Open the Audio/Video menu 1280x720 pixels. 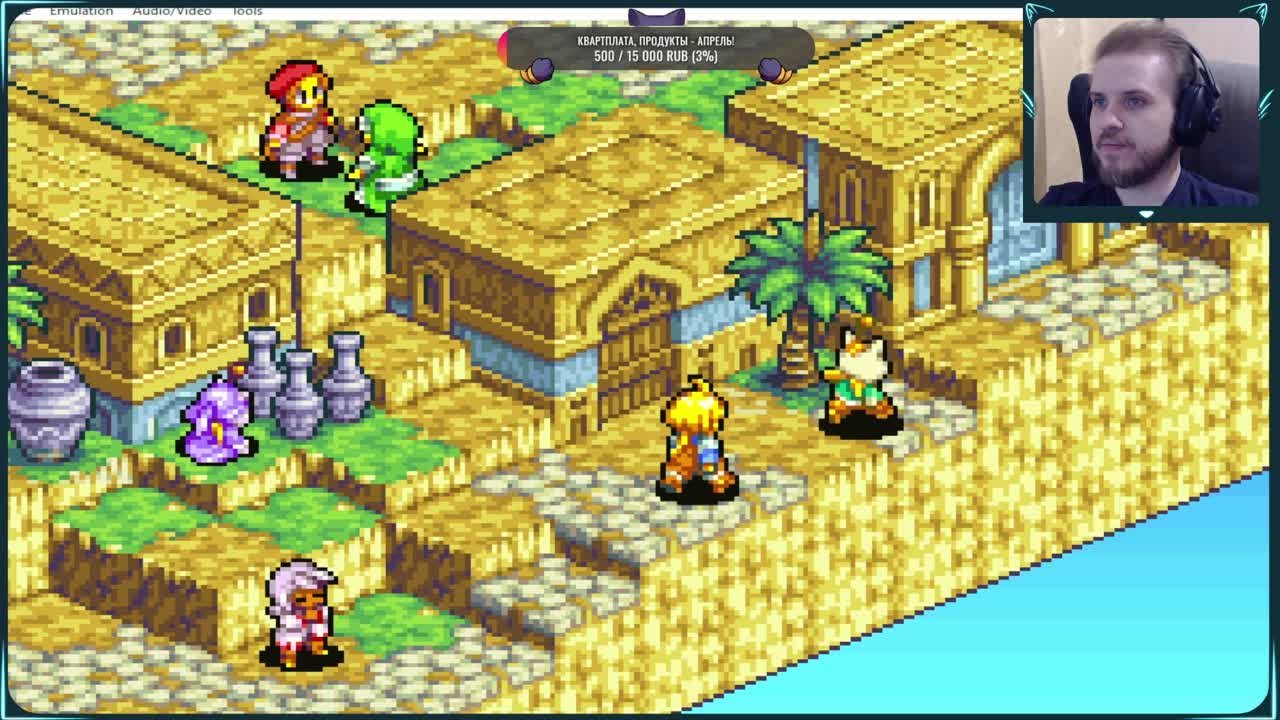171,10
